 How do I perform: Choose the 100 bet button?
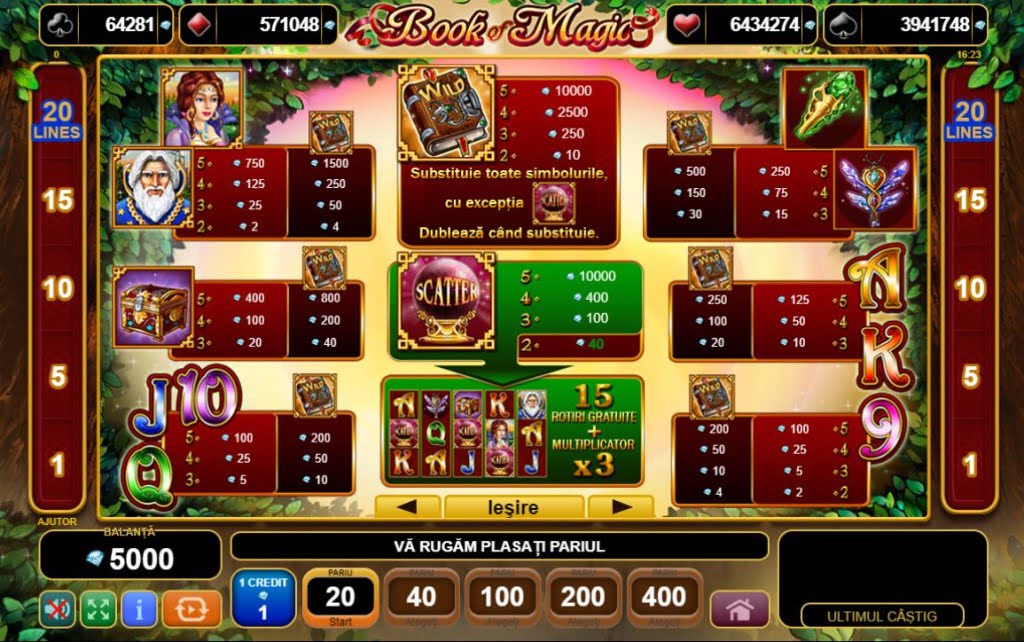click(502, 598)
